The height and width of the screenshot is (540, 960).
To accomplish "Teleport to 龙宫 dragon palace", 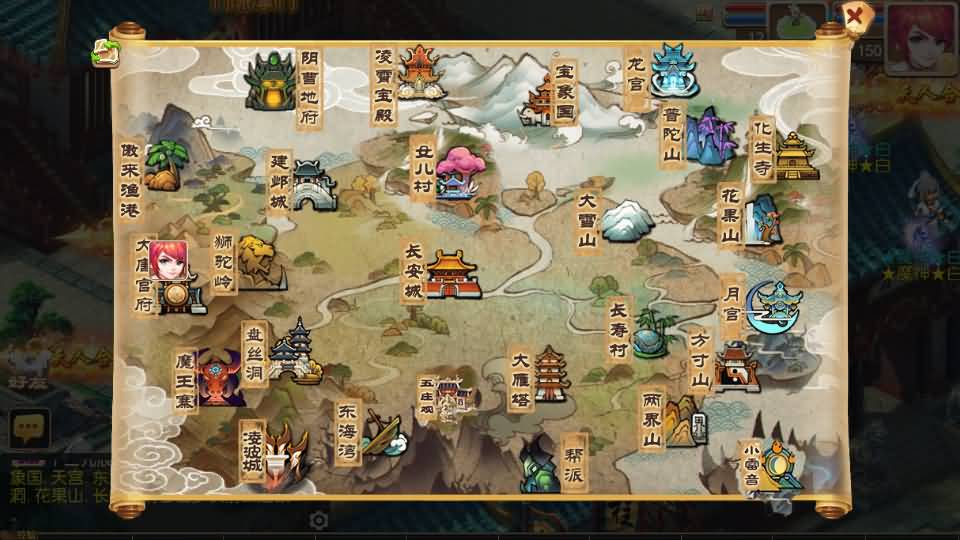I will pos(672,70).
